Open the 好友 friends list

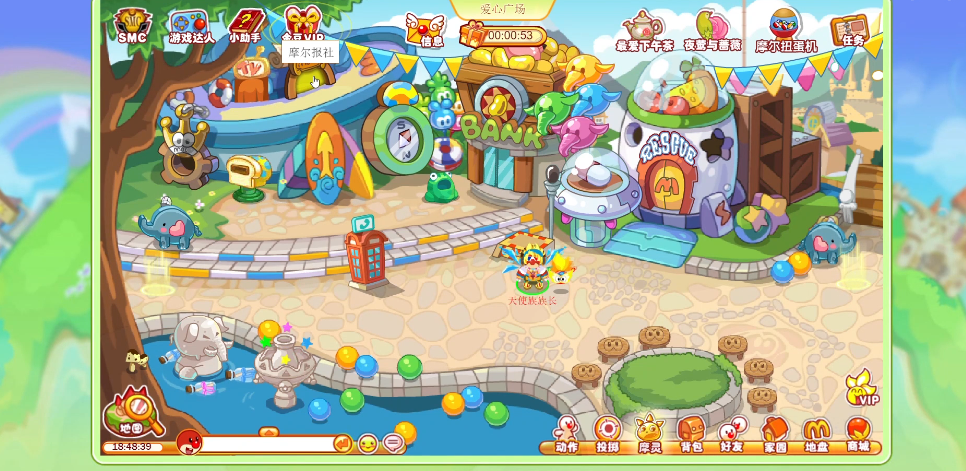click(x=732, y=434)
